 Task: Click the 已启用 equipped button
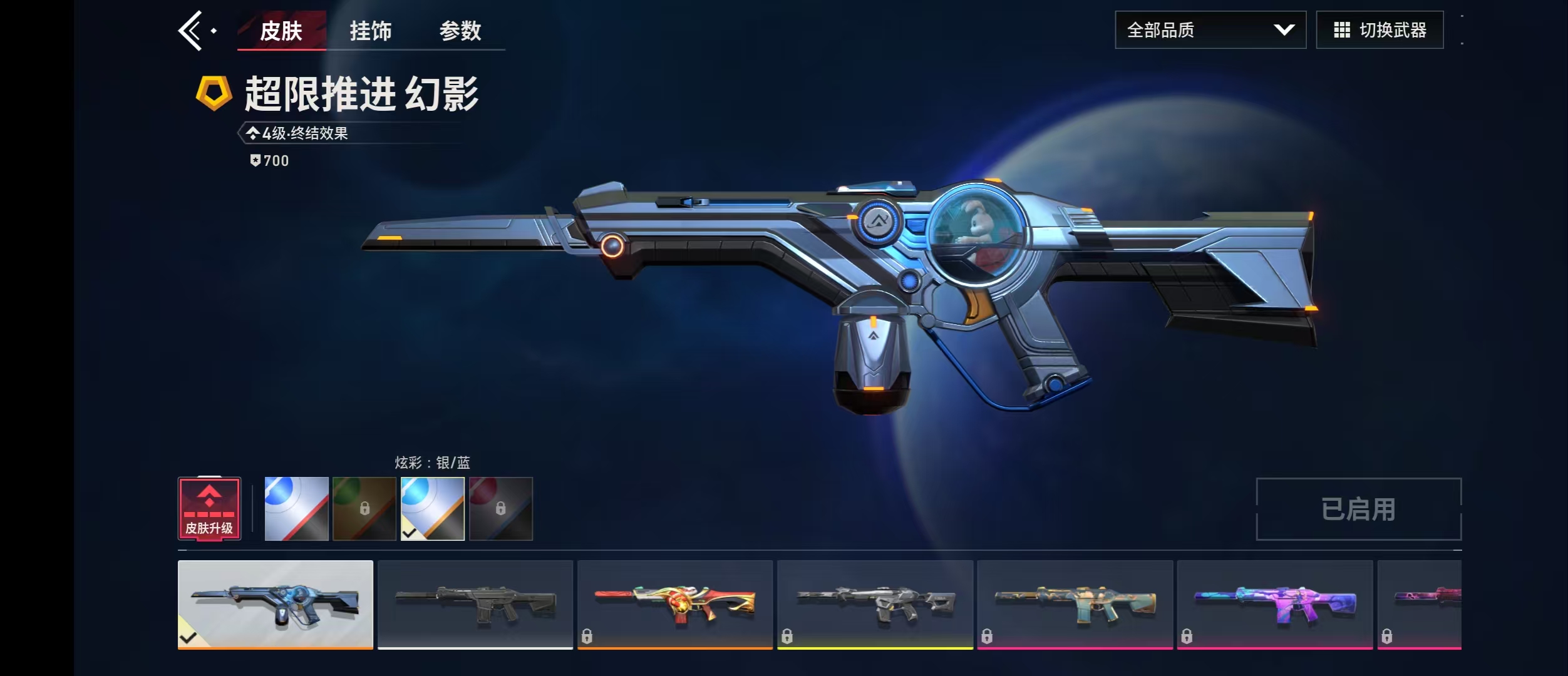point(1358,509)
